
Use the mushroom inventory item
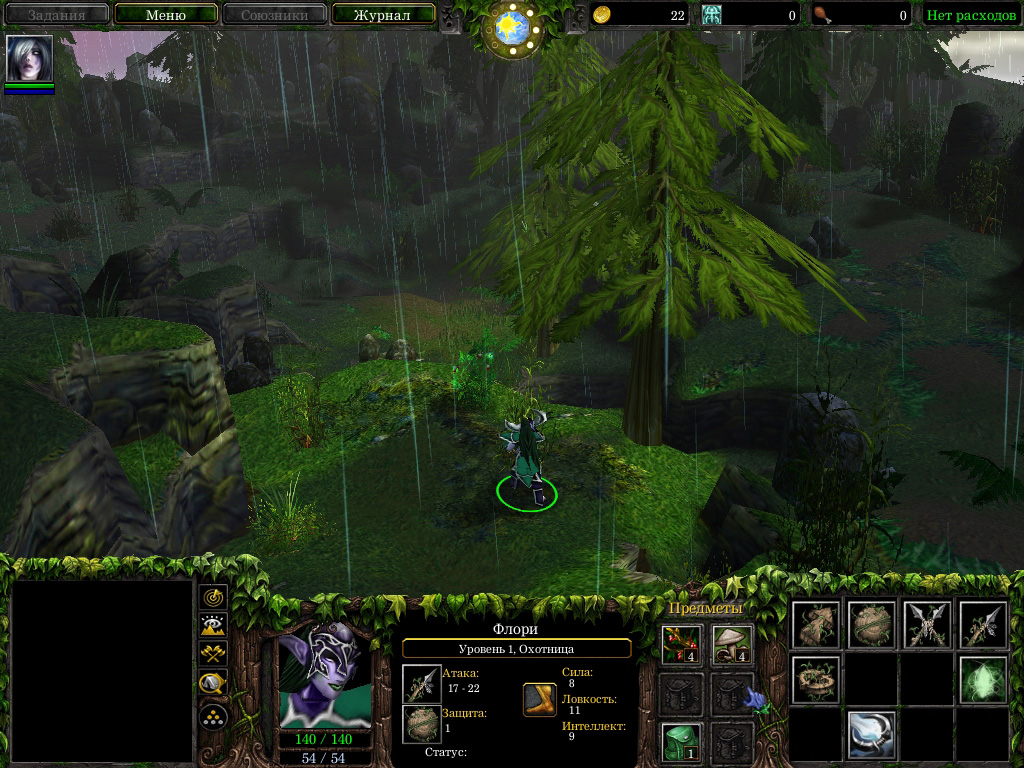click(x=731, y=643)
